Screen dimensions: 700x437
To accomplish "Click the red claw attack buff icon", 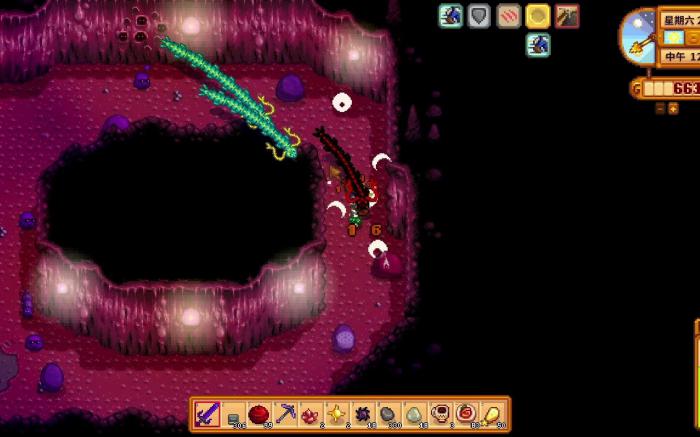I will point(509,16).
